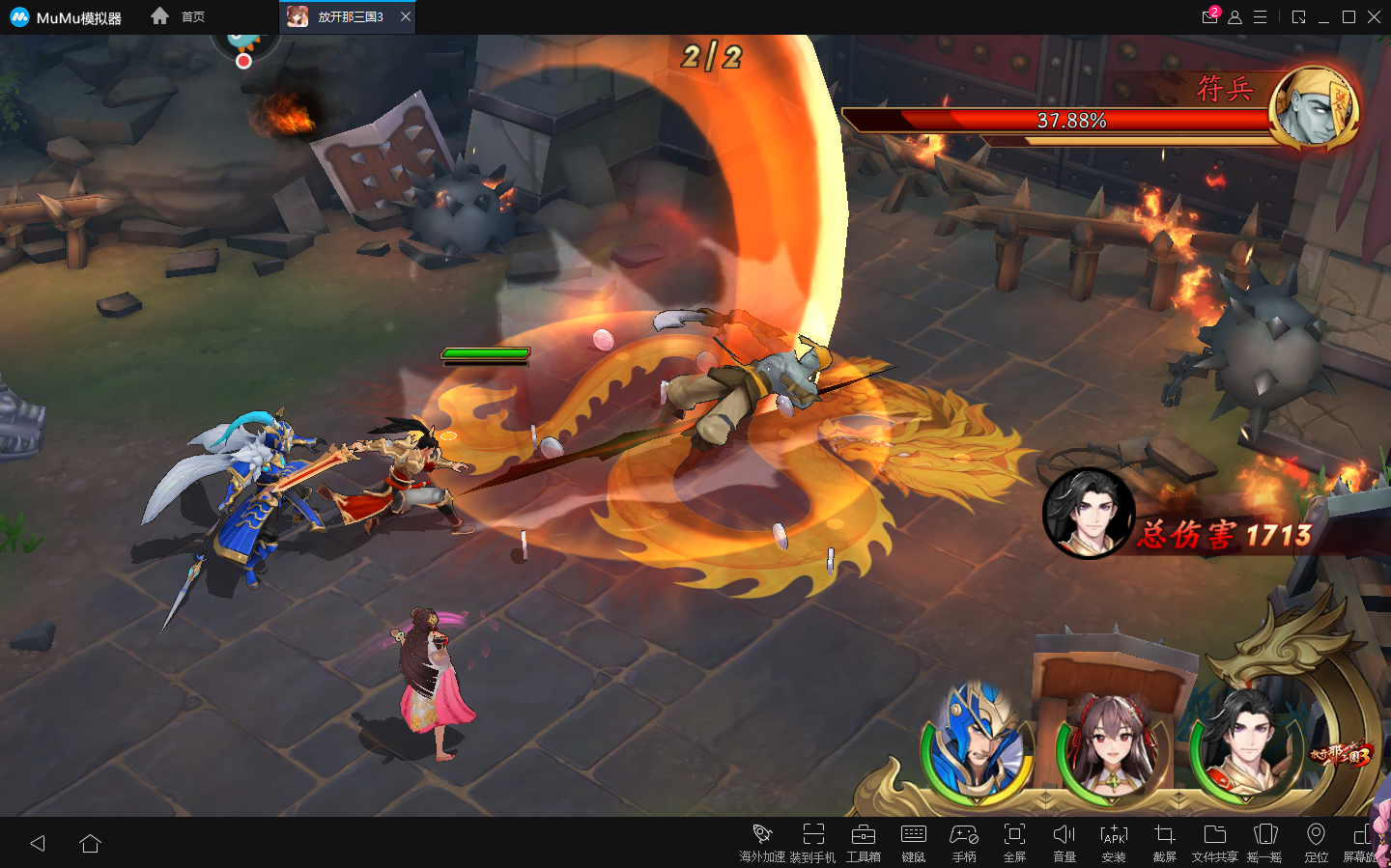Close the 放开那三国3 tab
1391x868 pixels.
(x=406, y=16)
